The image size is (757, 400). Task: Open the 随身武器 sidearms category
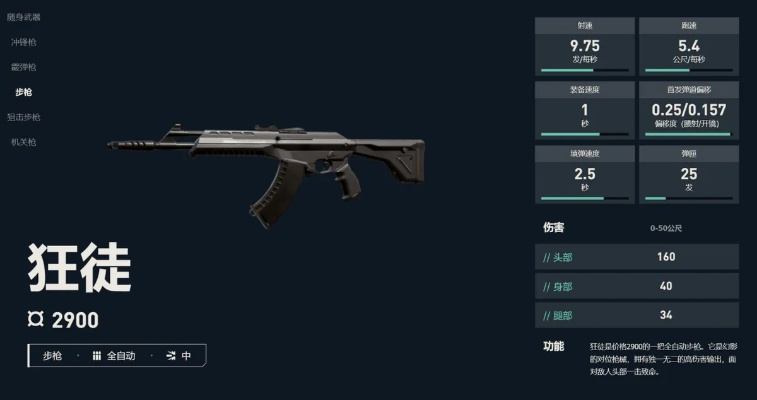(x=26, y=18)
